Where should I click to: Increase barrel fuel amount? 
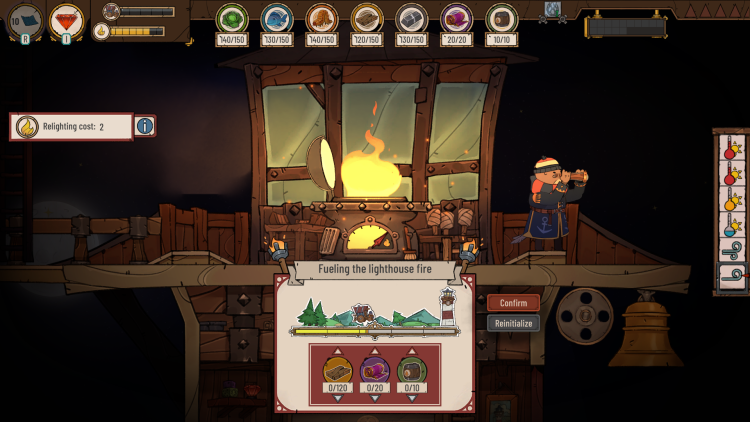412,351
